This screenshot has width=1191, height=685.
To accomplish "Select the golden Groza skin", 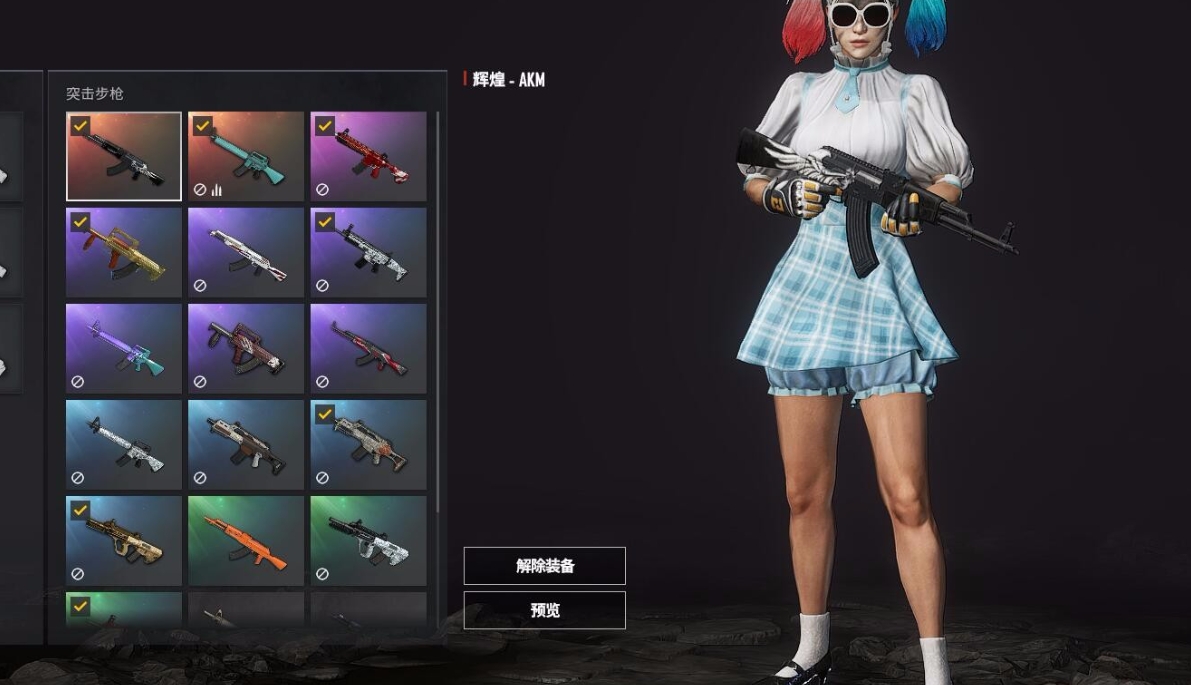I will point(124,253).
